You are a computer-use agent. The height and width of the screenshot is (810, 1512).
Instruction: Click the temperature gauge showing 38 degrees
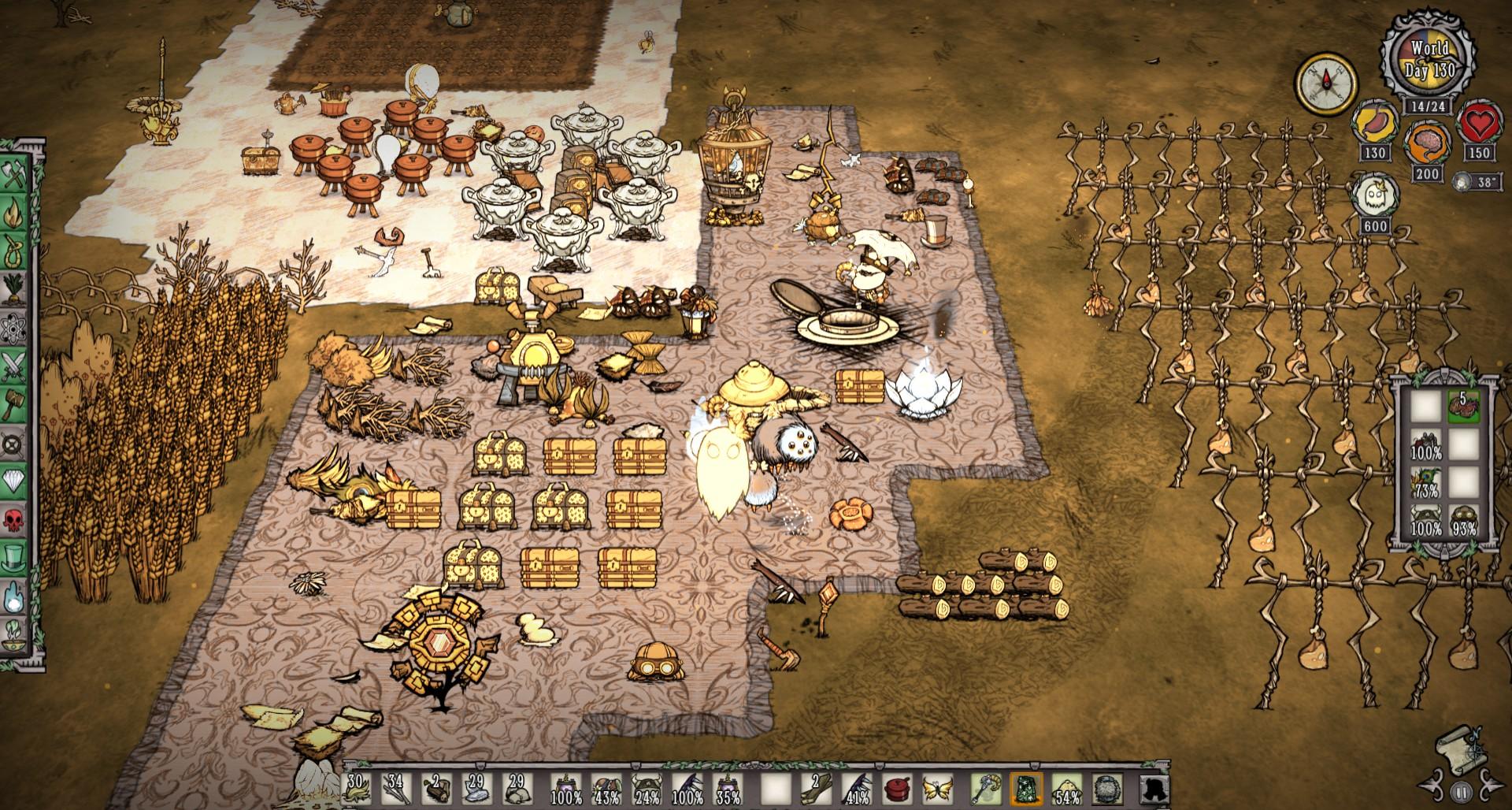pos(1478,180)
